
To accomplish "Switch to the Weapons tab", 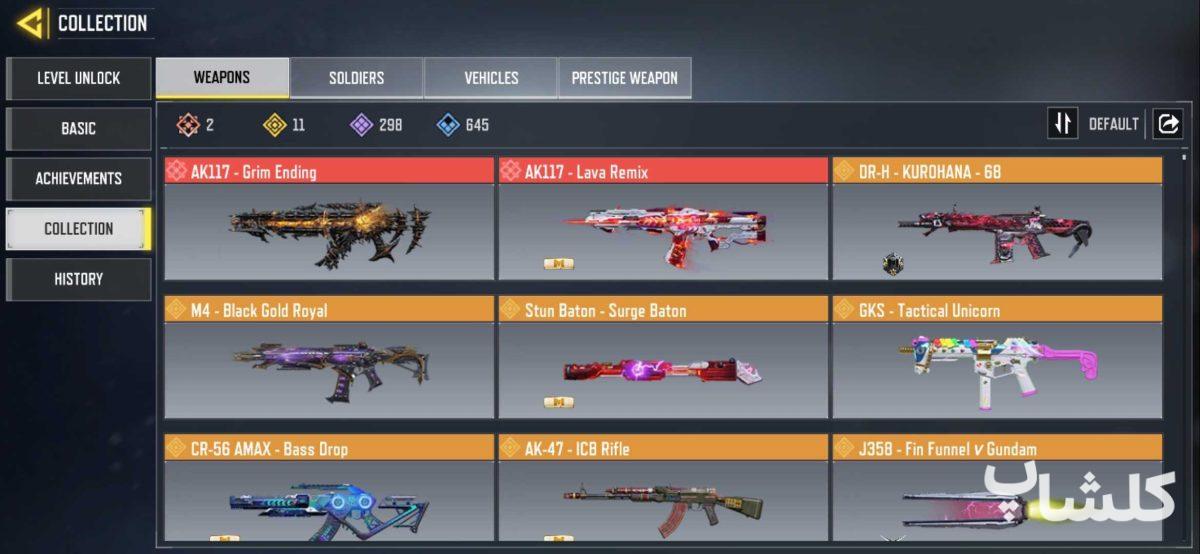I will [222, 77].
